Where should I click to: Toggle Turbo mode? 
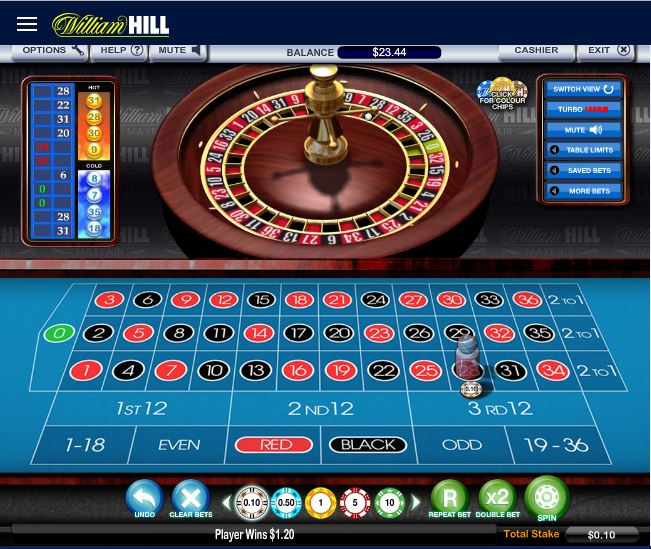pyautogui.click(x=585, y=109)
